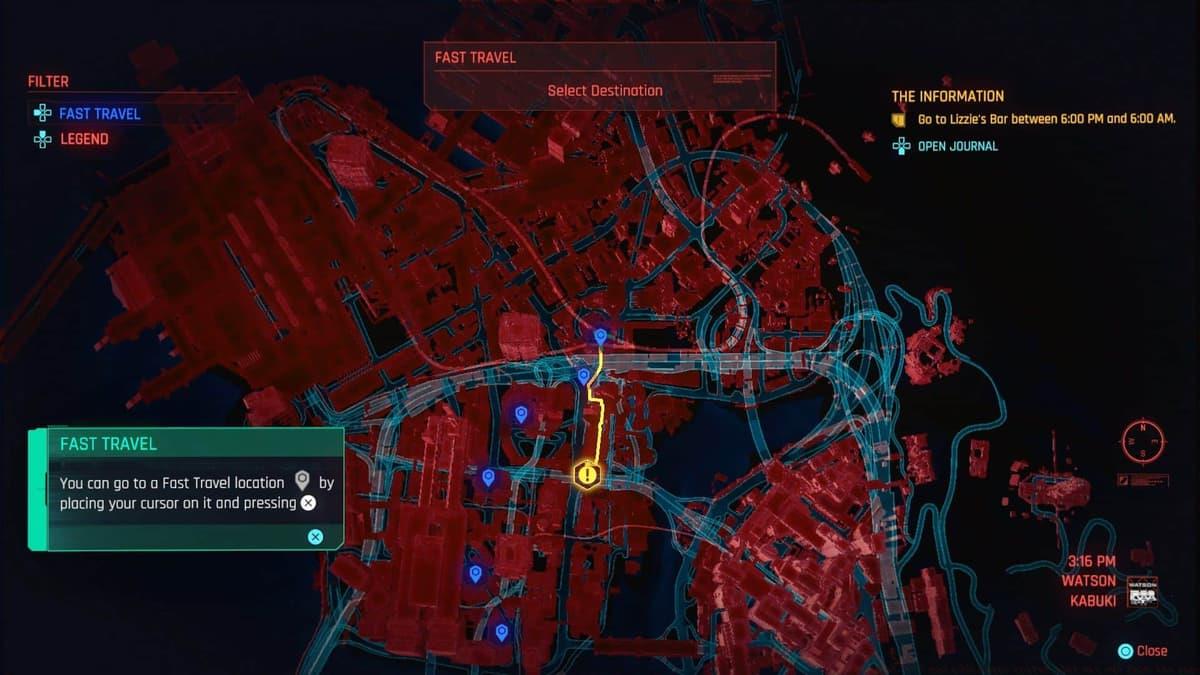Choose the fast travel pin ending the yellow route
The height and width of the screenshot is (675, 1200).
click(x=600, y=337)
